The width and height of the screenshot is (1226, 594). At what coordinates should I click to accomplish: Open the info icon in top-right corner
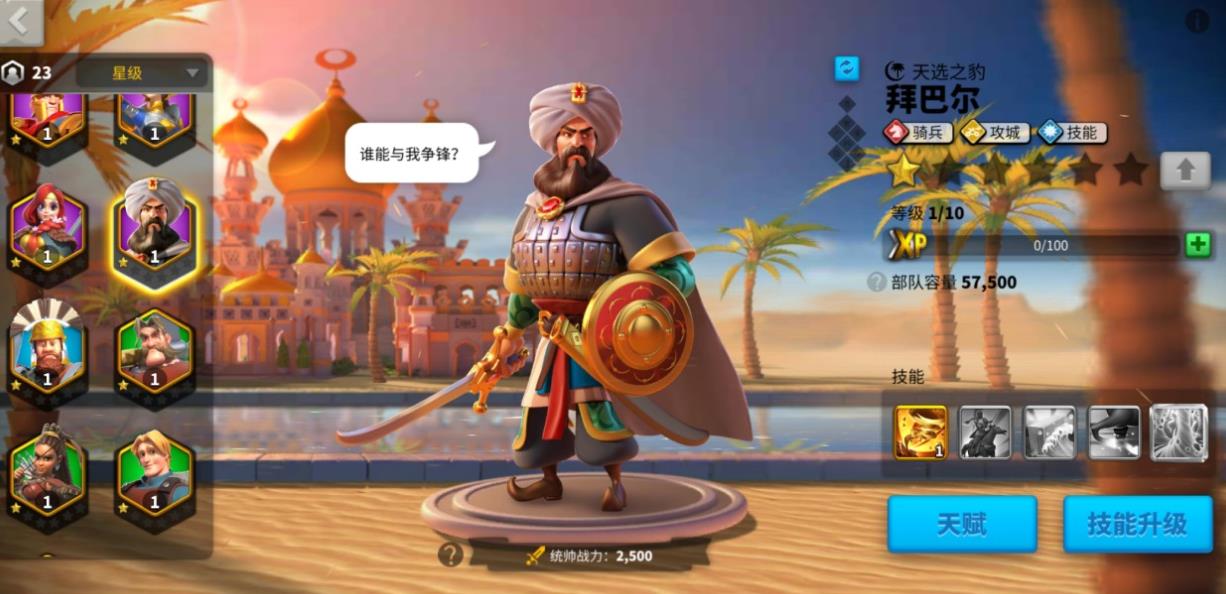click(x=1197, y=21)
